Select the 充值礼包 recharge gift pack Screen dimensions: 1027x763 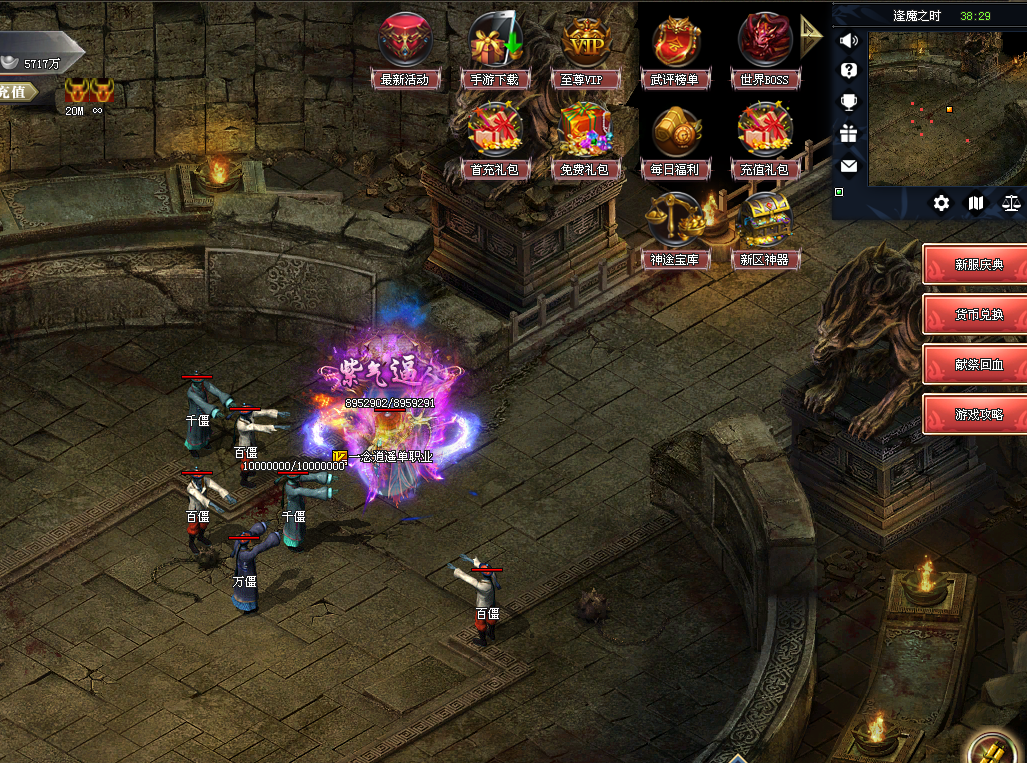pos(765,132)
